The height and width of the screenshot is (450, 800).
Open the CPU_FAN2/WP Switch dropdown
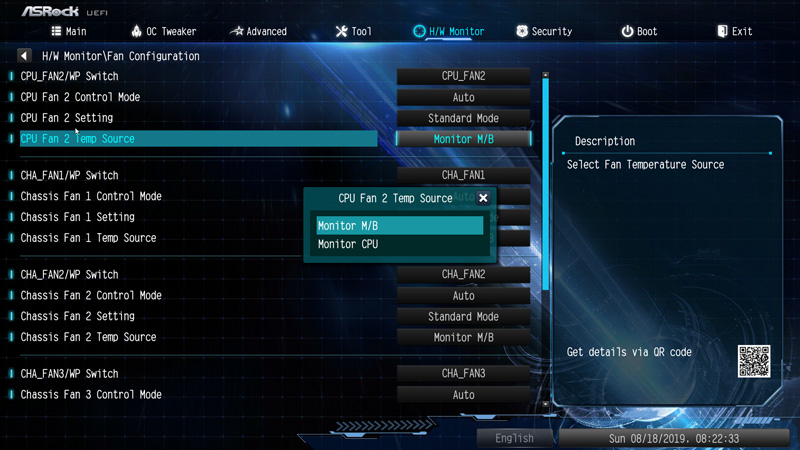click(x=463, y=76)
